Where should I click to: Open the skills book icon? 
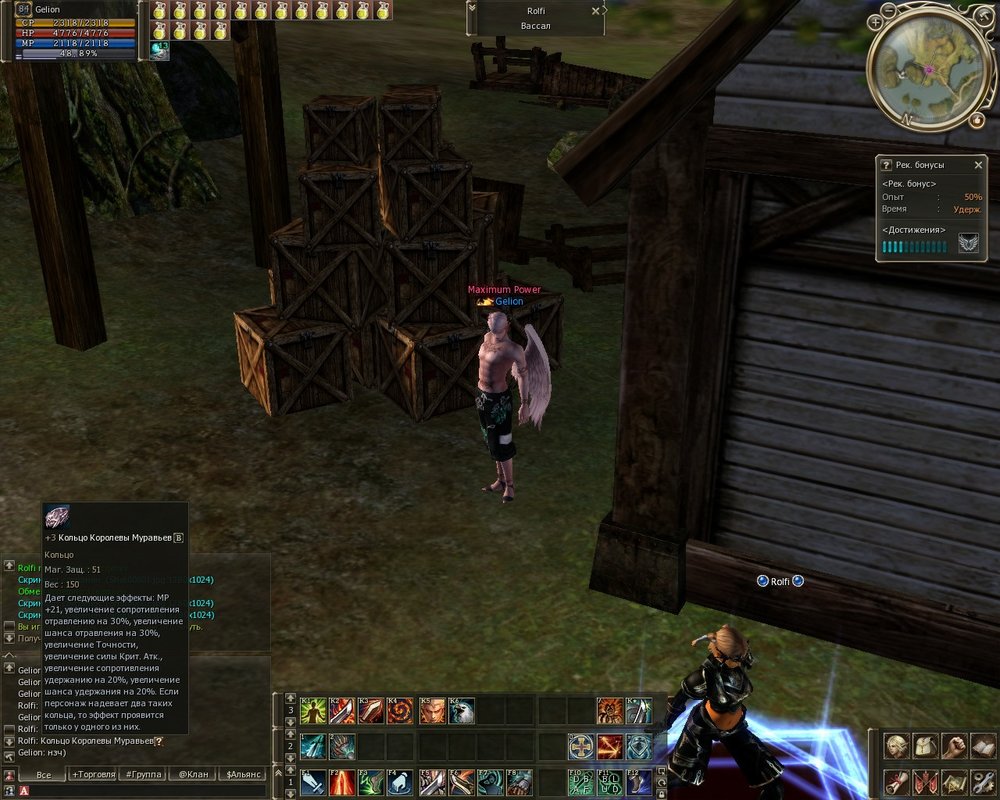(984, 747)
